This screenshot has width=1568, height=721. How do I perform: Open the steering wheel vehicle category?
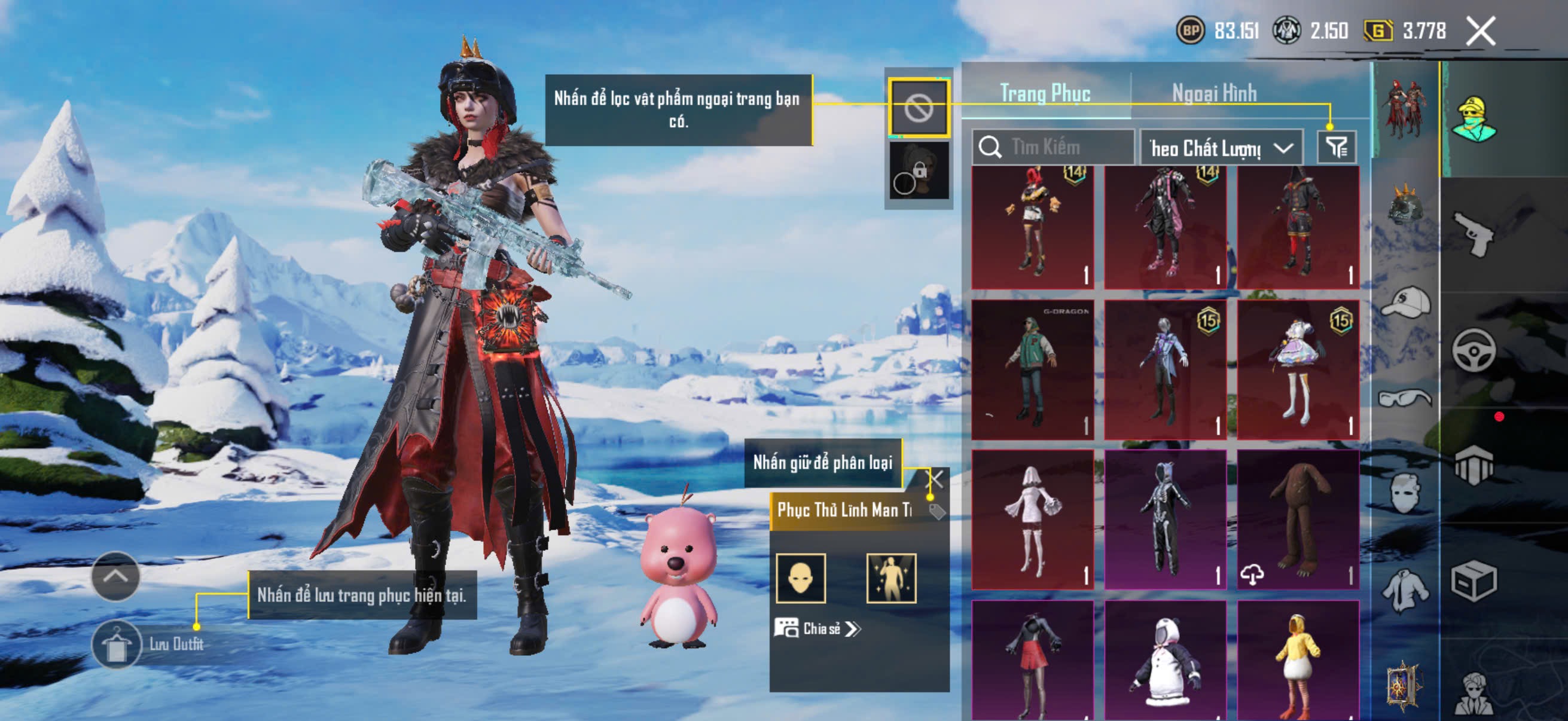pyautogui.click(x=1473, y=350)
